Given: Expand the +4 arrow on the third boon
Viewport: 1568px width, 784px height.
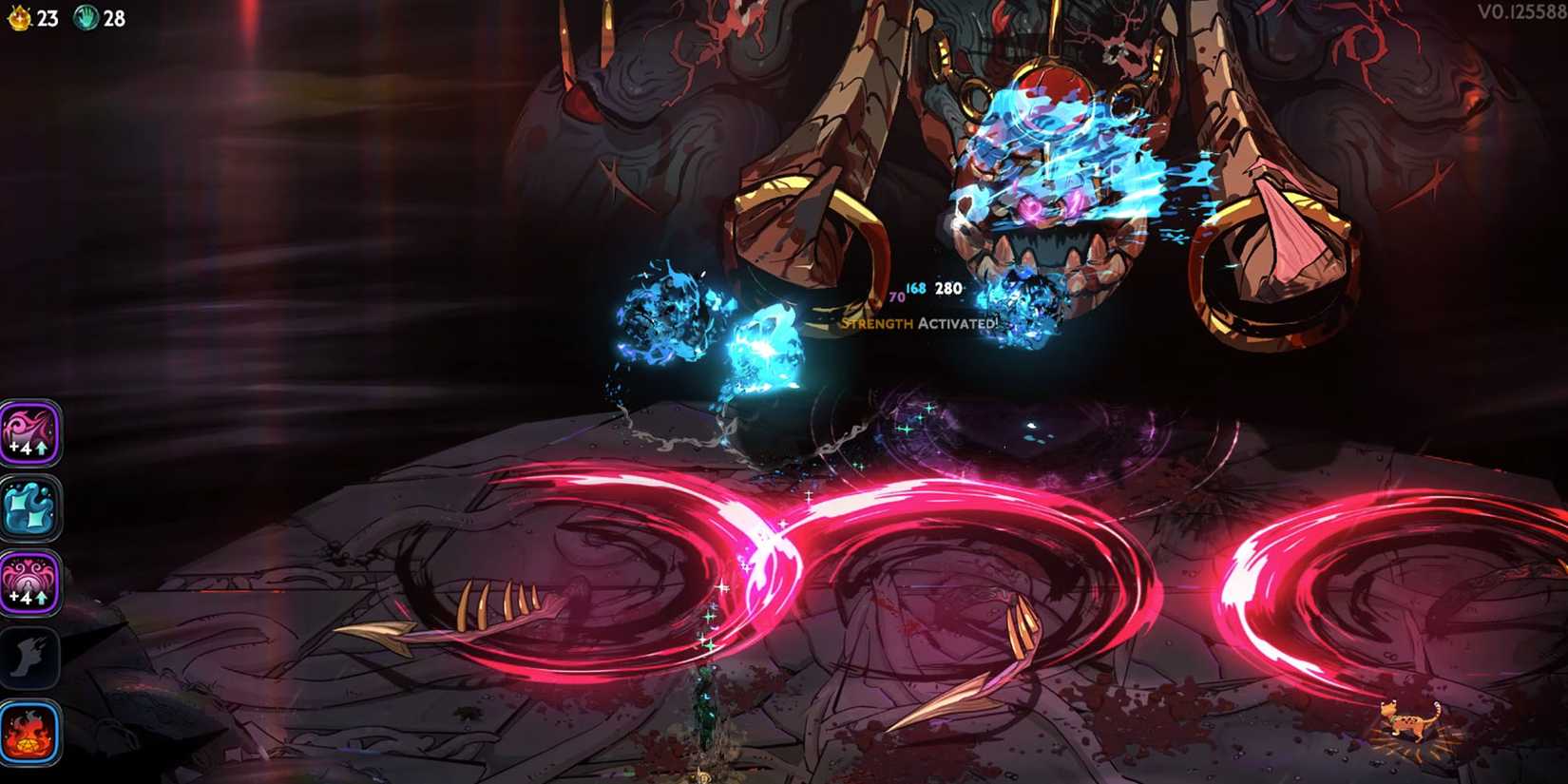Looking at the screenshot, I should point(42,599).
